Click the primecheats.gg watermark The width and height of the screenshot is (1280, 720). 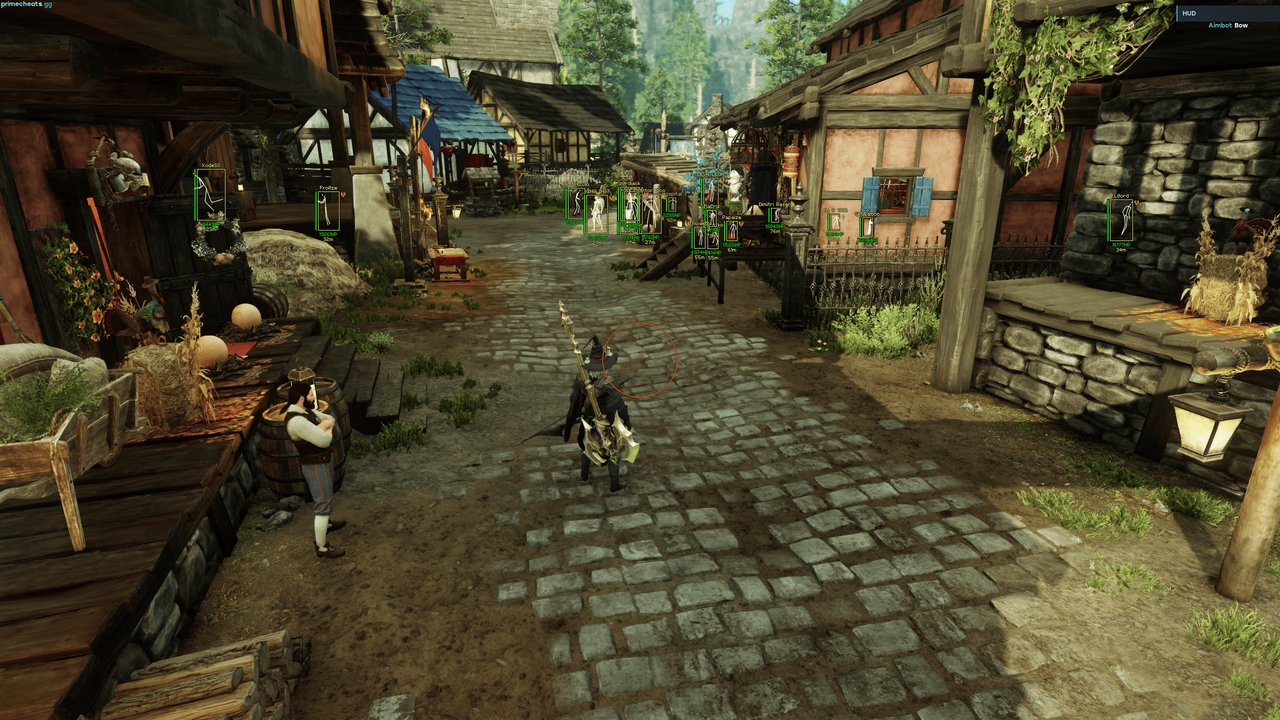(x=27, y=4)
